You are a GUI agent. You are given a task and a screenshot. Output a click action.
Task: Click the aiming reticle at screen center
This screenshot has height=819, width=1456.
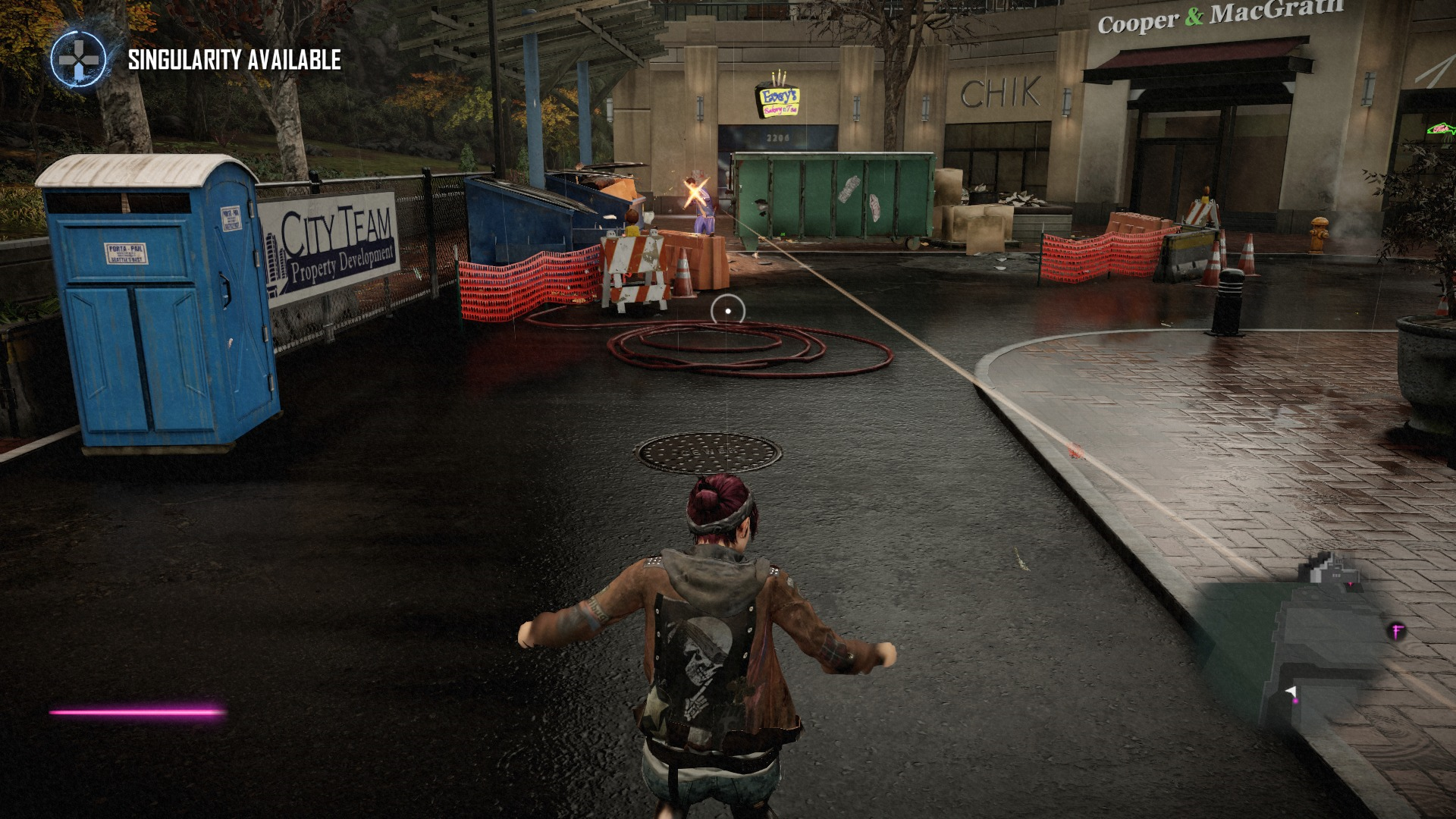coord(729,311)
